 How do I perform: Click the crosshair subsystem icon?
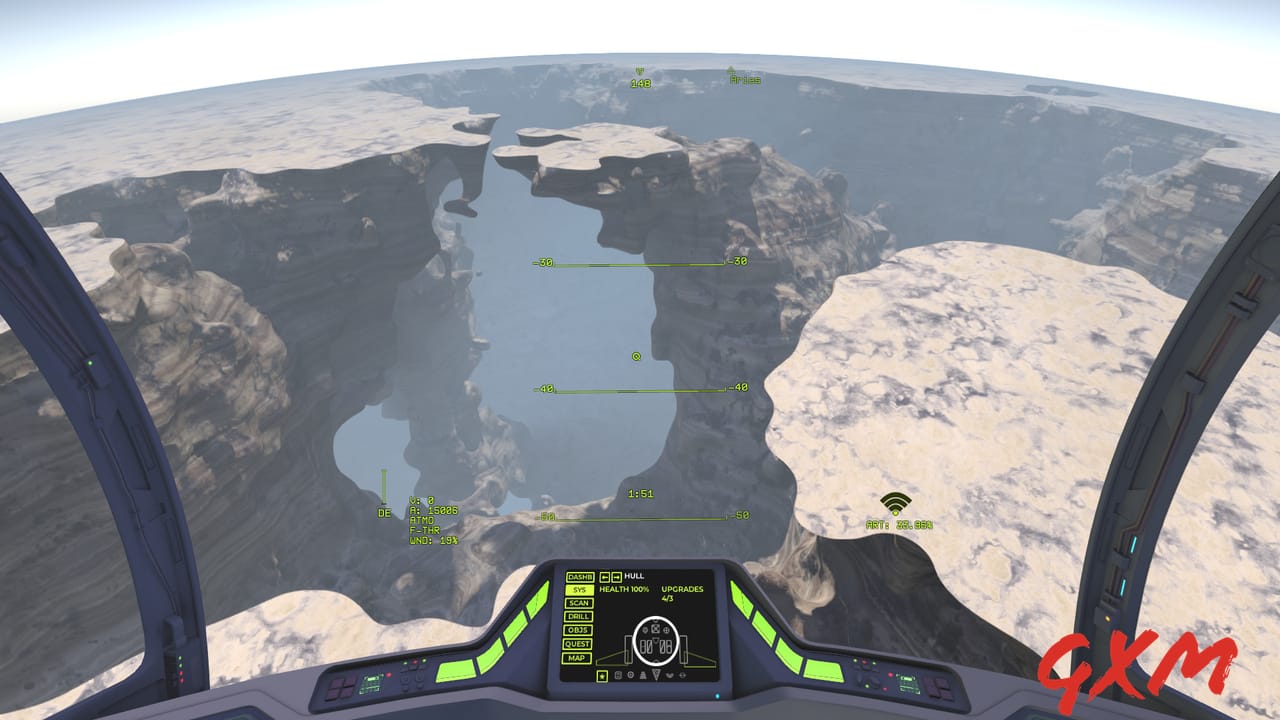[682, 675]
